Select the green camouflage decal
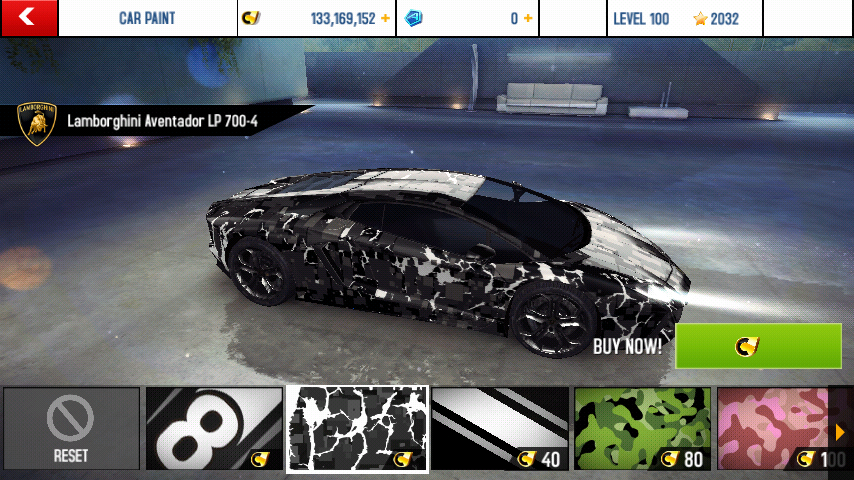The image size is (854, 480). click(x=642, y=429)
